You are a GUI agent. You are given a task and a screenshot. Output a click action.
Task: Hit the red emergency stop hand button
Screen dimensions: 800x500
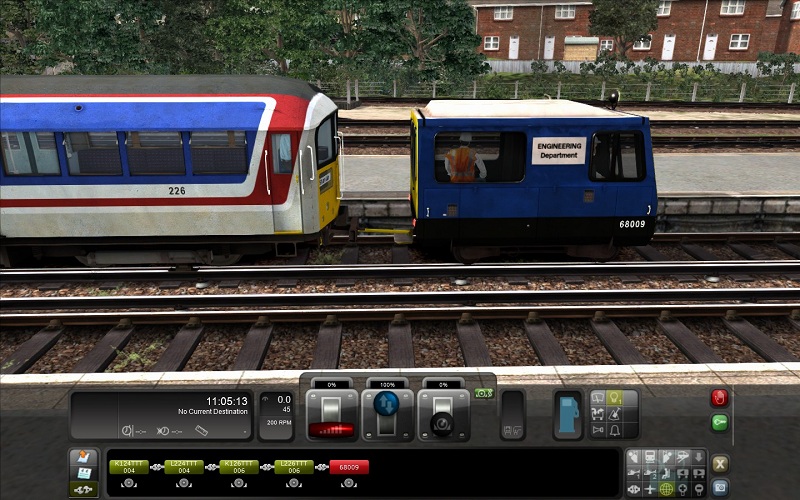pyautogui.click(x=719, y=398)
